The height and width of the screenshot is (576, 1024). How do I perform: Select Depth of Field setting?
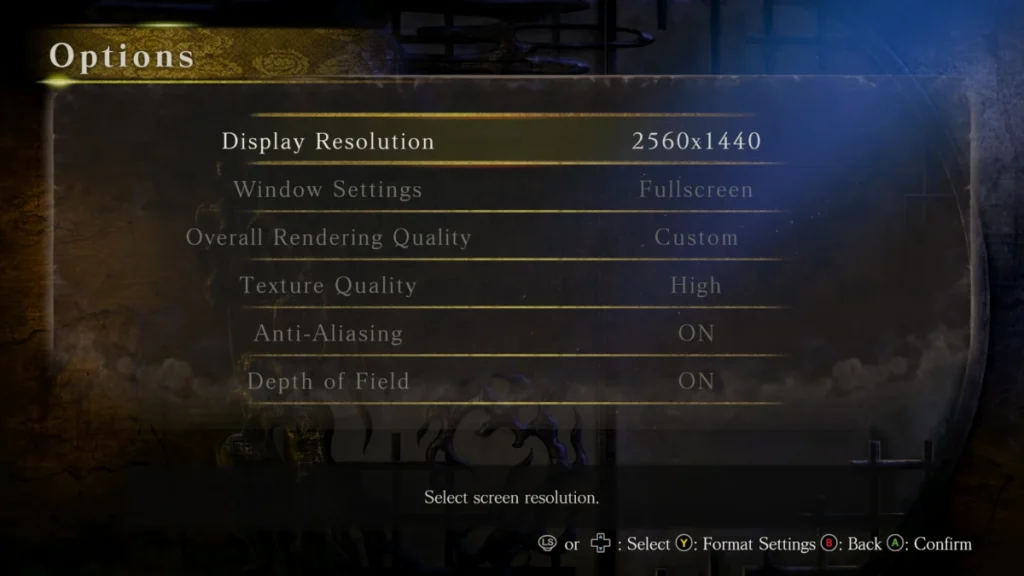[x=328, y=382]
